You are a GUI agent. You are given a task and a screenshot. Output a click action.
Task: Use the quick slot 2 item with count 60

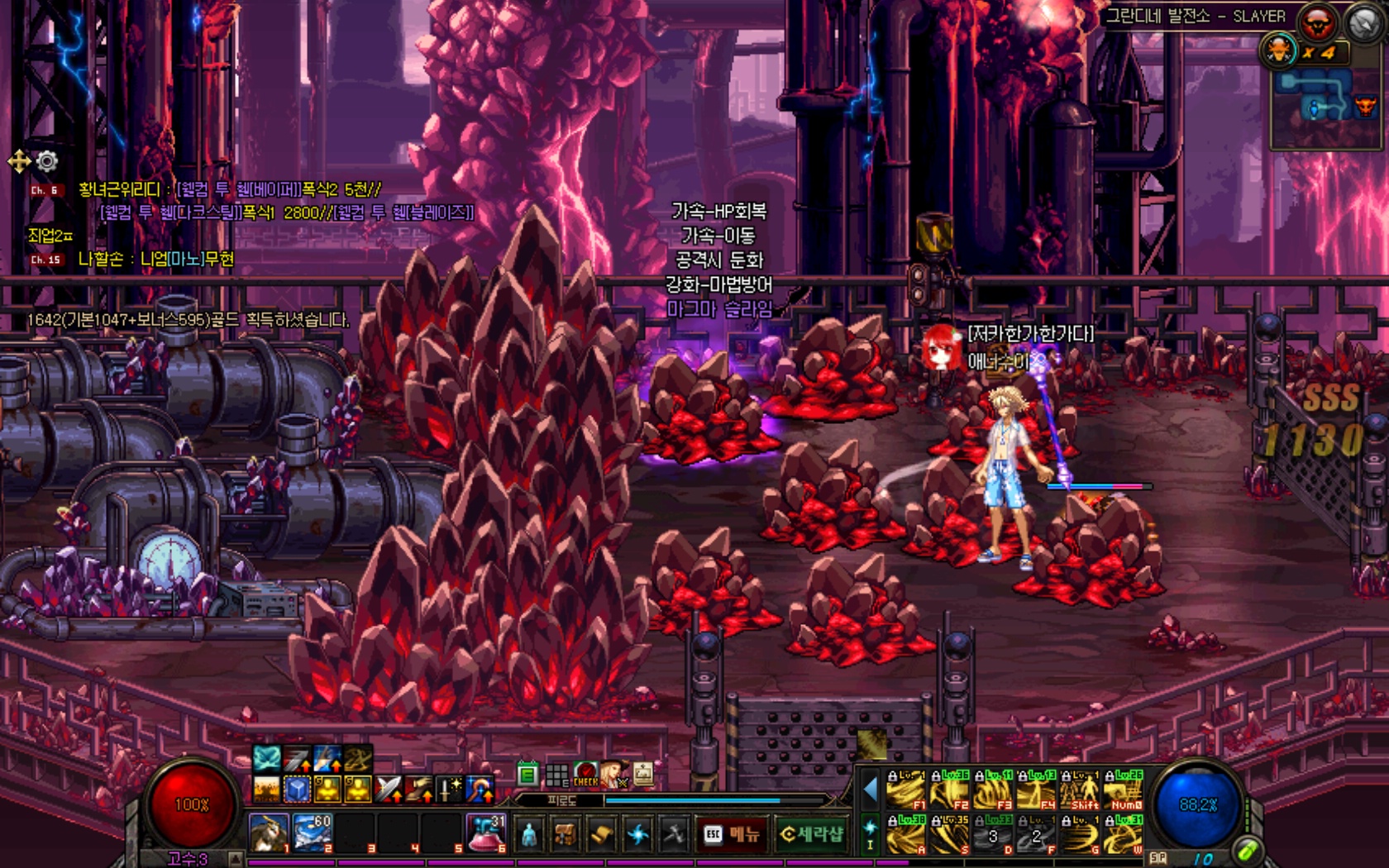[x=313, y=832]
